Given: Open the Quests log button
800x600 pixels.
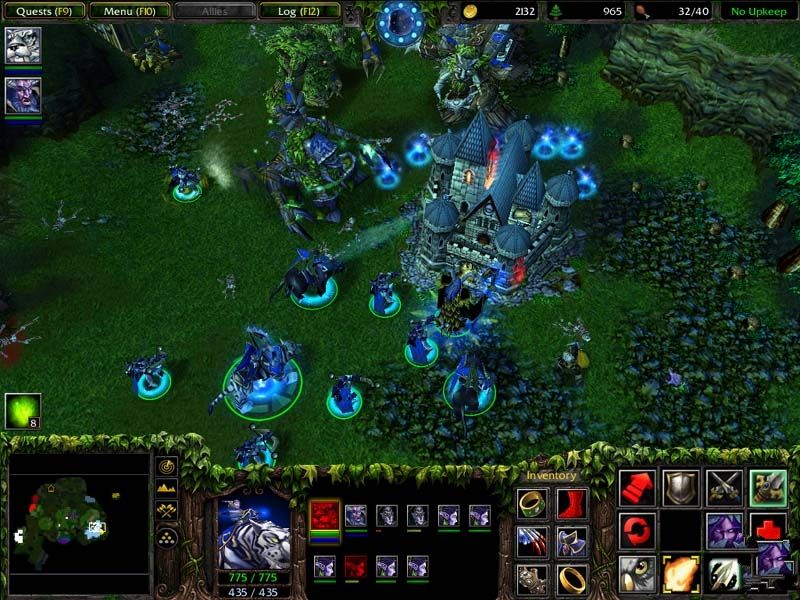Looking at the screenshot, I should tap(42, 12).
